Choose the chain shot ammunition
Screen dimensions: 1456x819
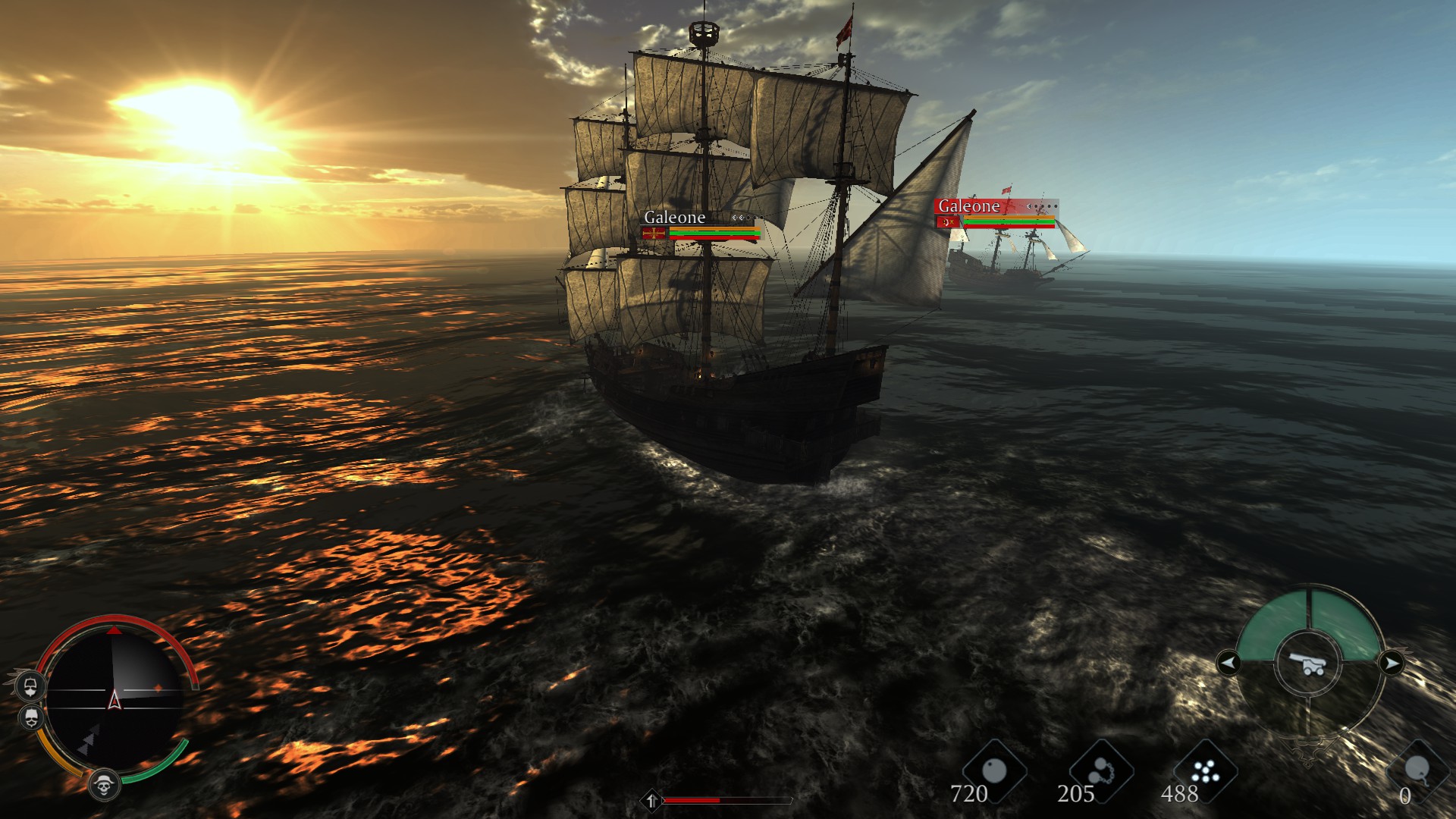coord(1101,772)
